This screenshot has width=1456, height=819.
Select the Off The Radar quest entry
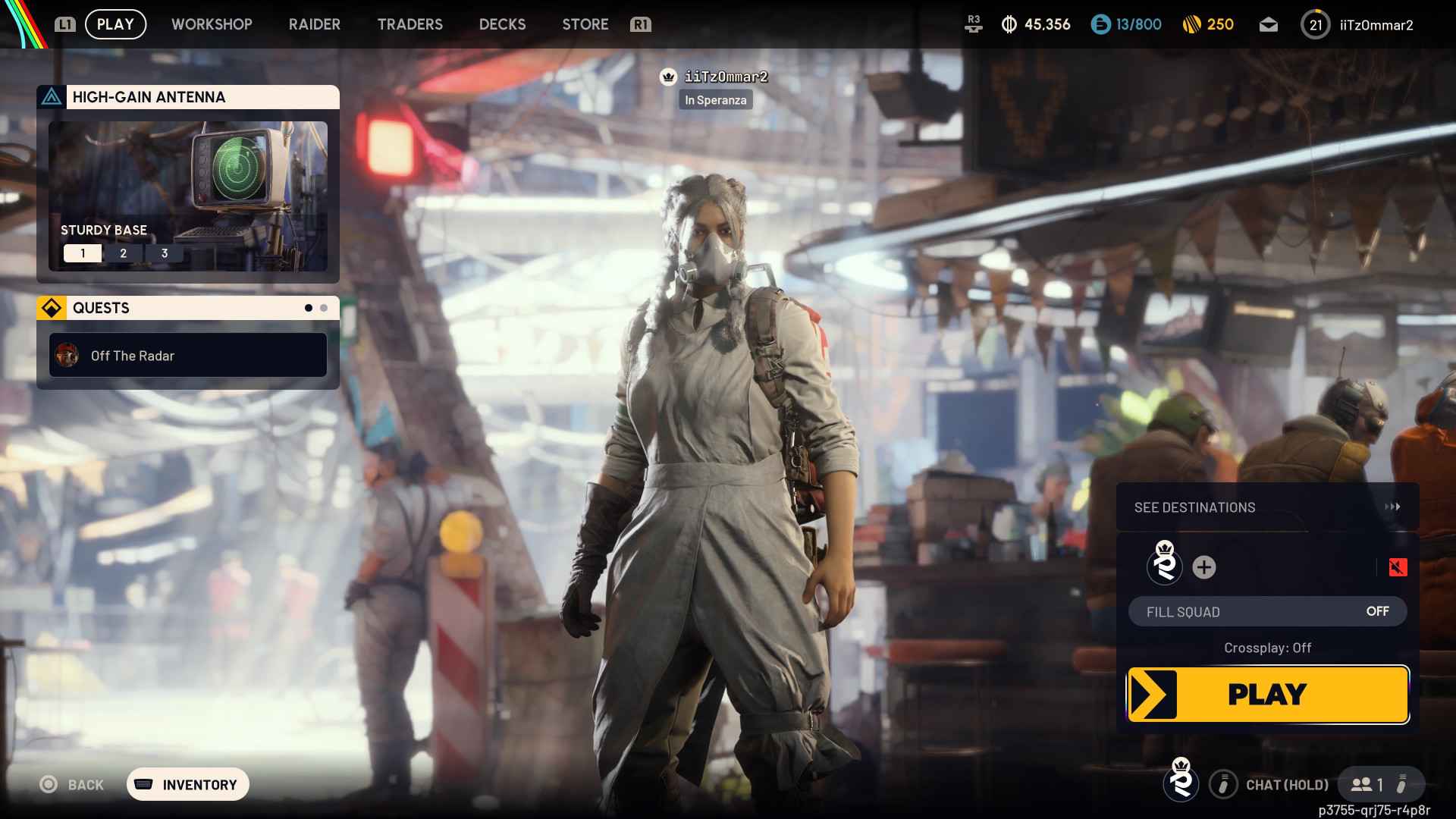pyautogui.click(x=187, y=355)
